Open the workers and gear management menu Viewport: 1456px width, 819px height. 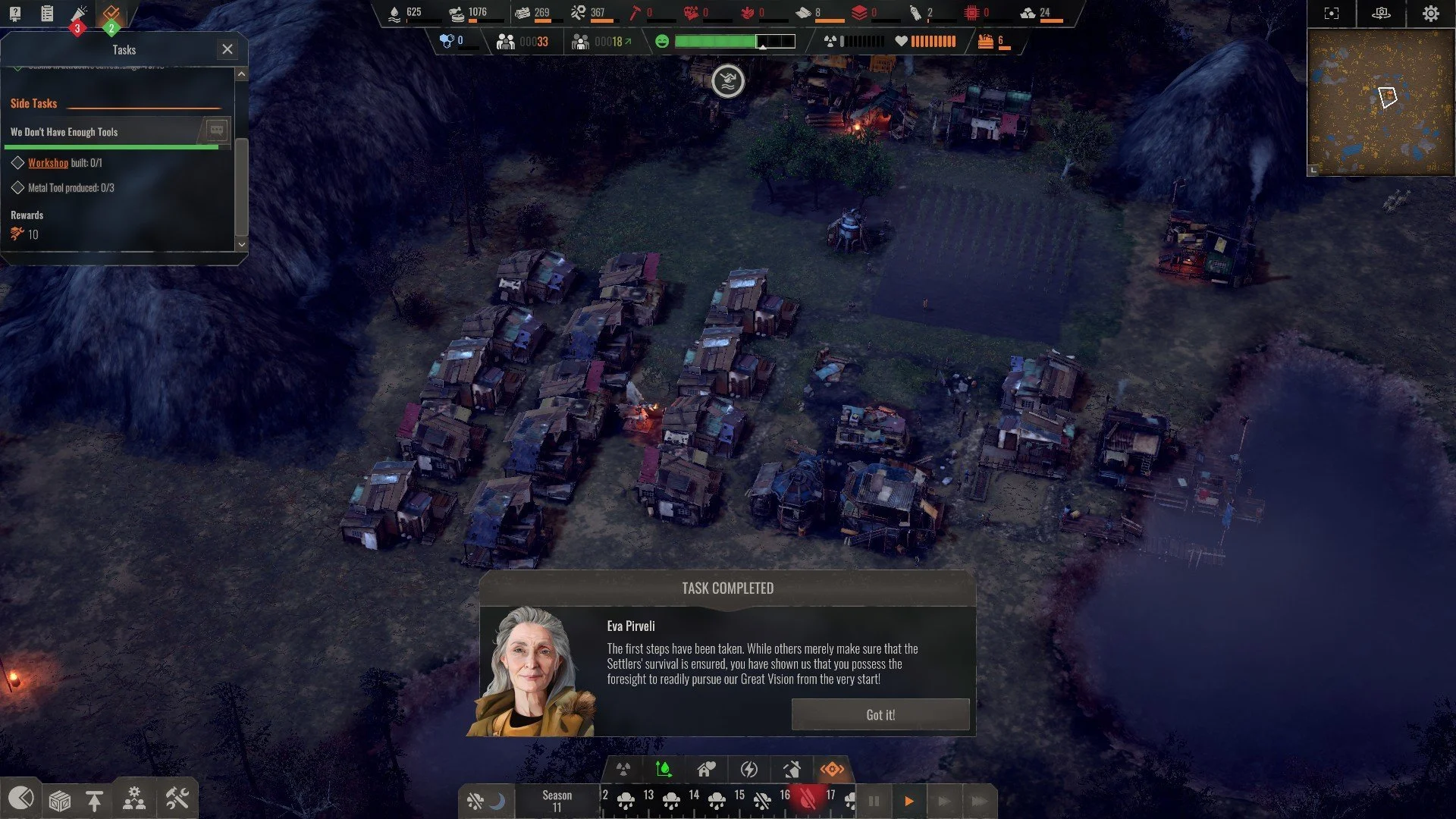pos(134,799)
